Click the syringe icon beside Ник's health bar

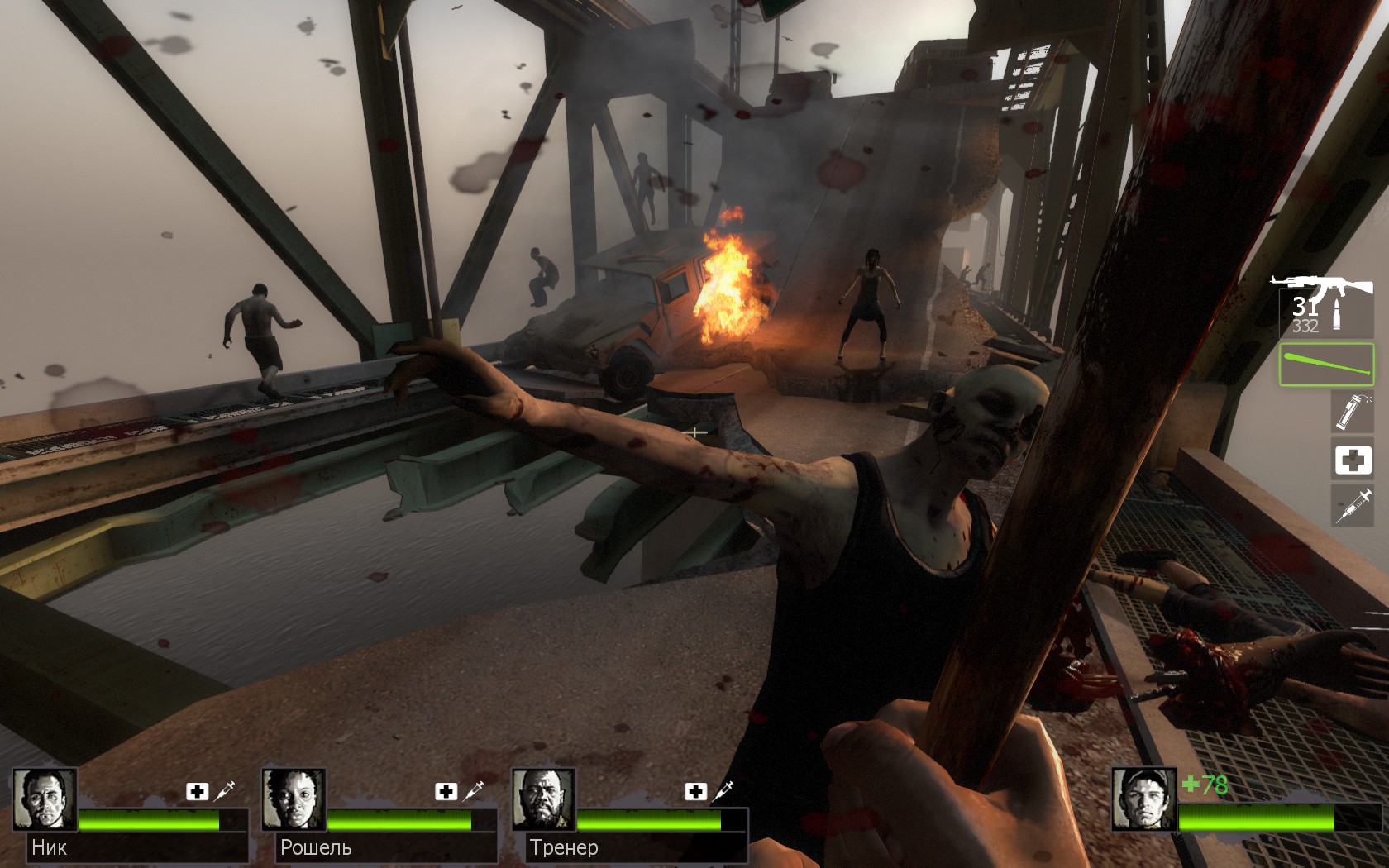coord(225,791)
